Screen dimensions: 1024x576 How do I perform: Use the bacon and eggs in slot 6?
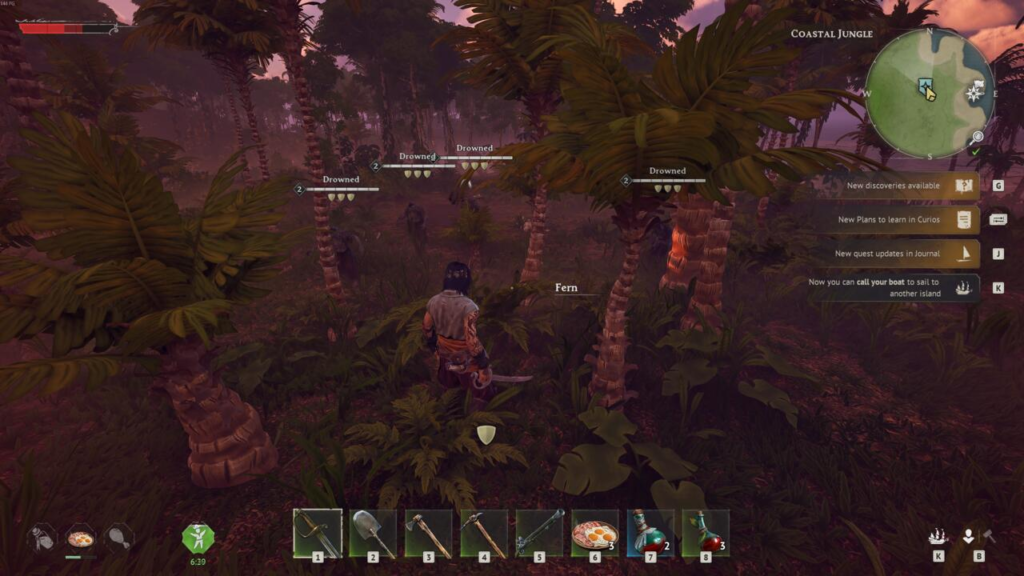tap(595, 533)
